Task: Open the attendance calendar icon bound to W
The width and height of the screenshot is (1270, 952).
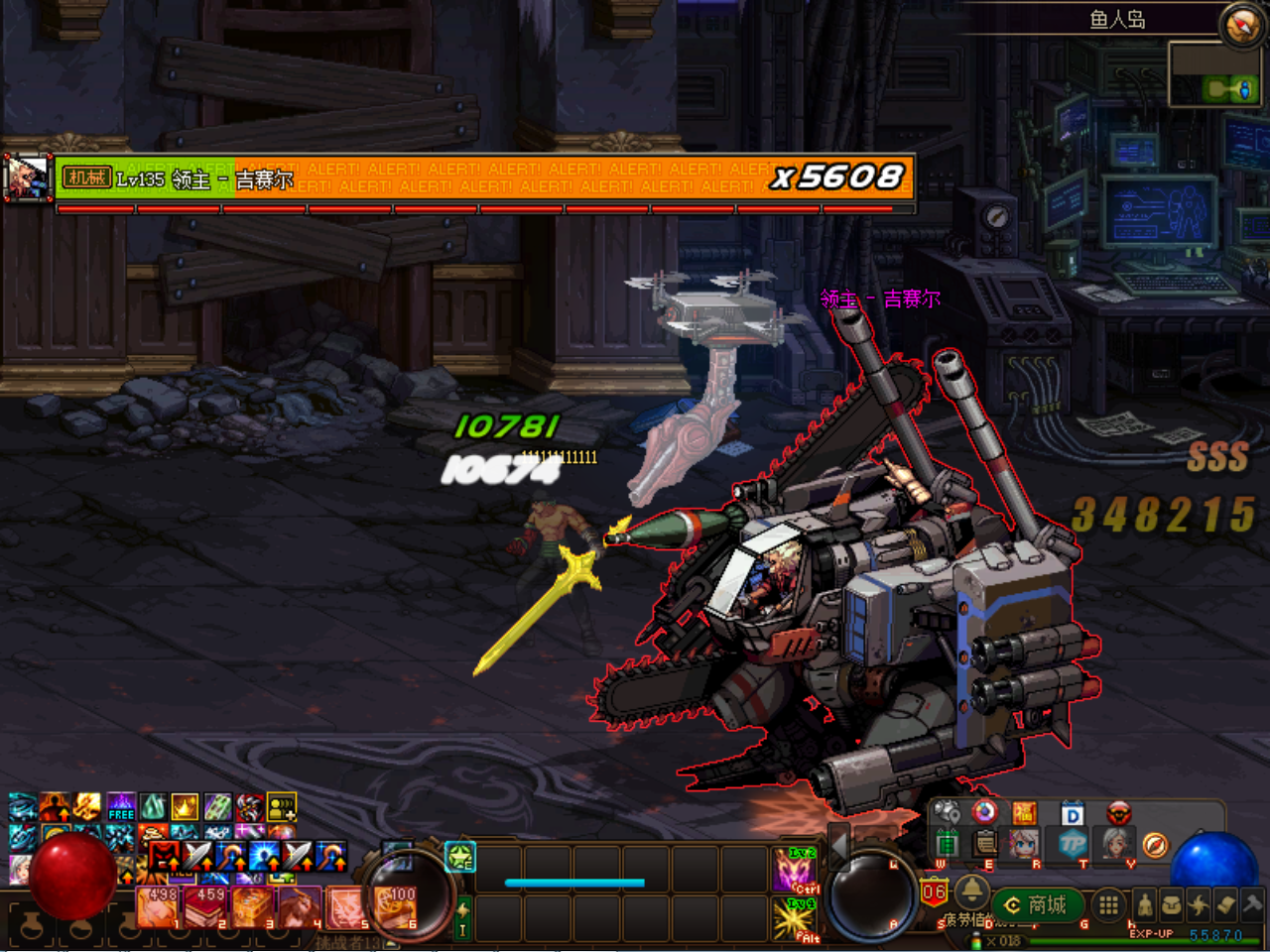Action: 949,843
